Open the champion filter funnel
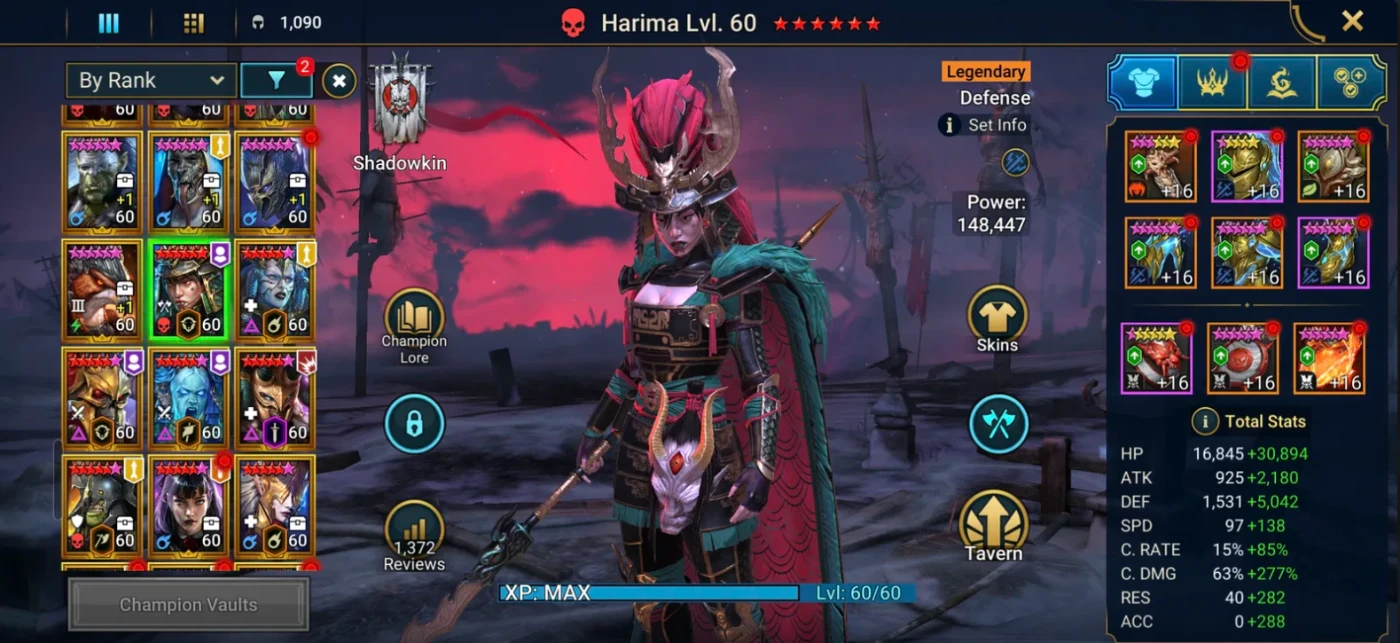The width and height of the screenshot is (1400, 643). point(276,81)
